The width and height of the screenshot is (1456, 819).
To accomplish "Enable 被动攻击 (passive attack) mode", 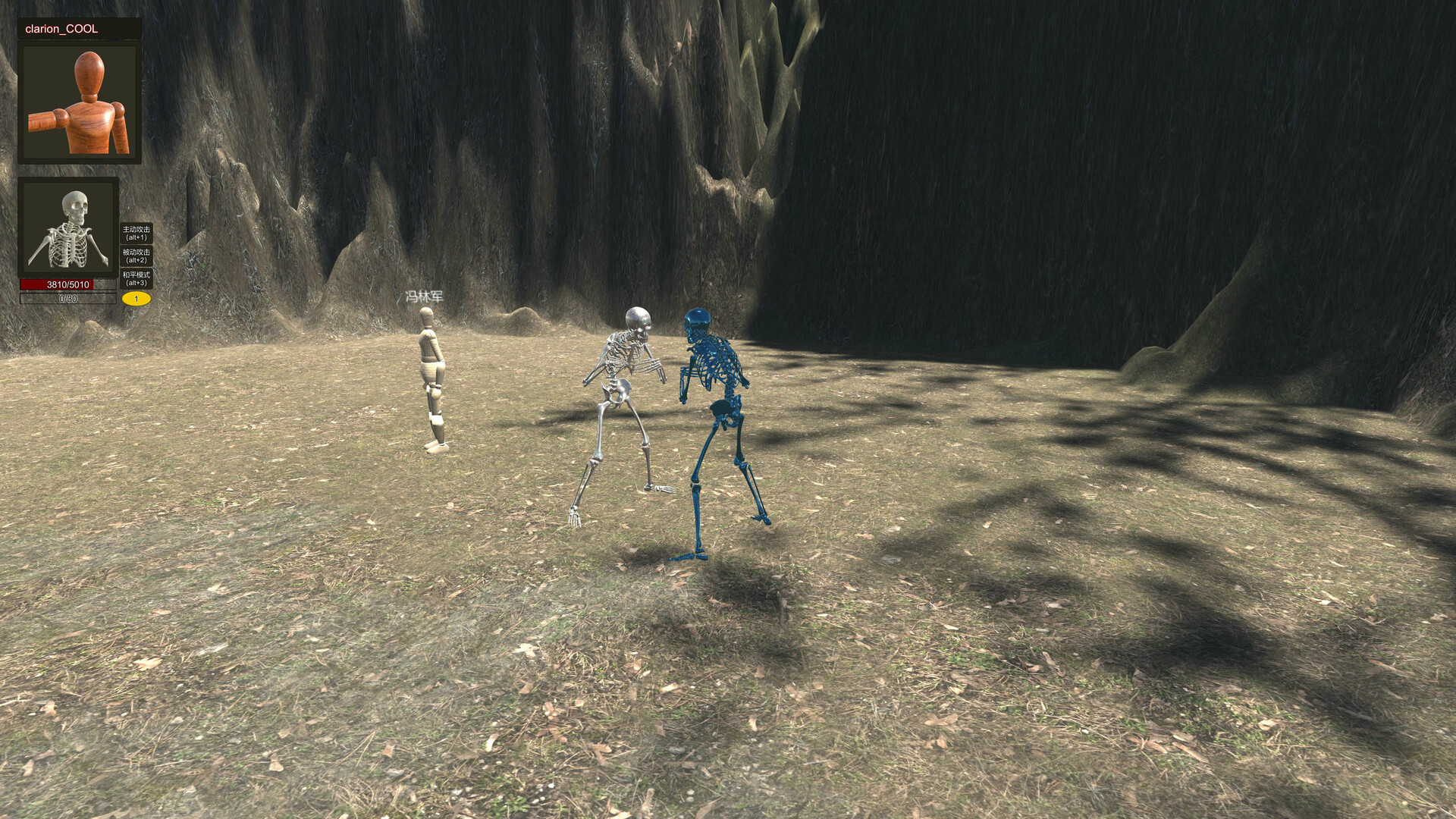I will pos(135,255).
